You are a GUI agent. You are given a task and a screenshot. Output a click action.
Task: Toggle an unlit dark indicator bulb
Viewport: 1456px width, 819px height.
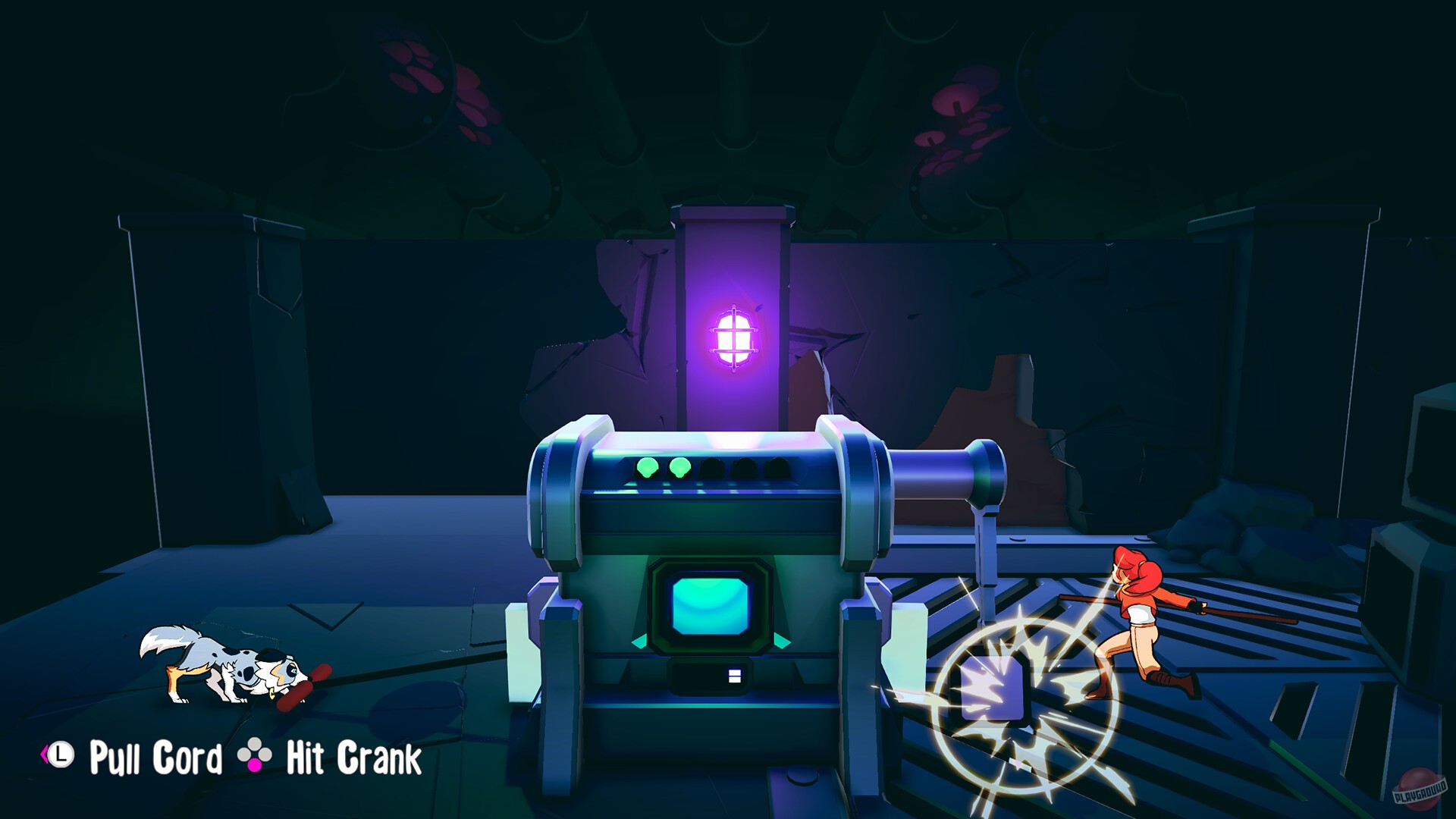[712, 466]
